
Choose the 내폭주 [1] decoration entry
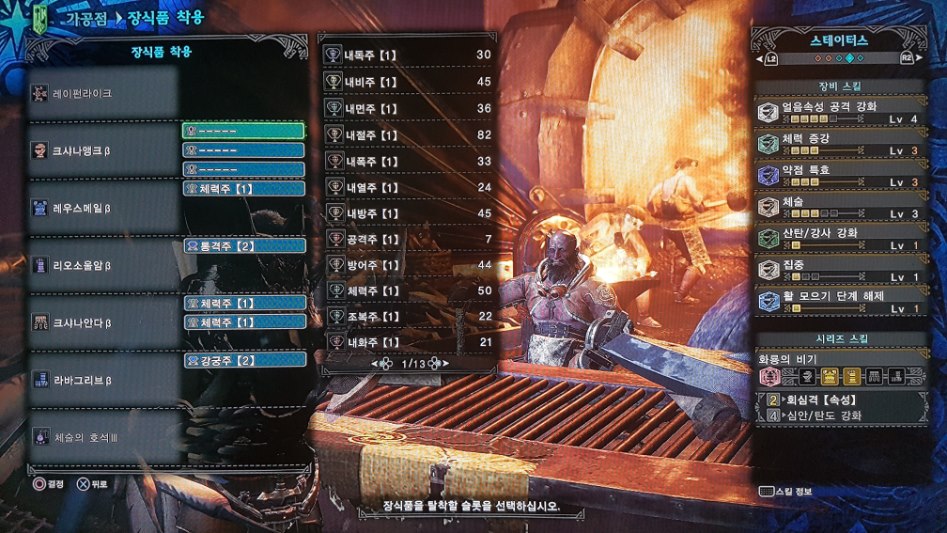point(409,161)
